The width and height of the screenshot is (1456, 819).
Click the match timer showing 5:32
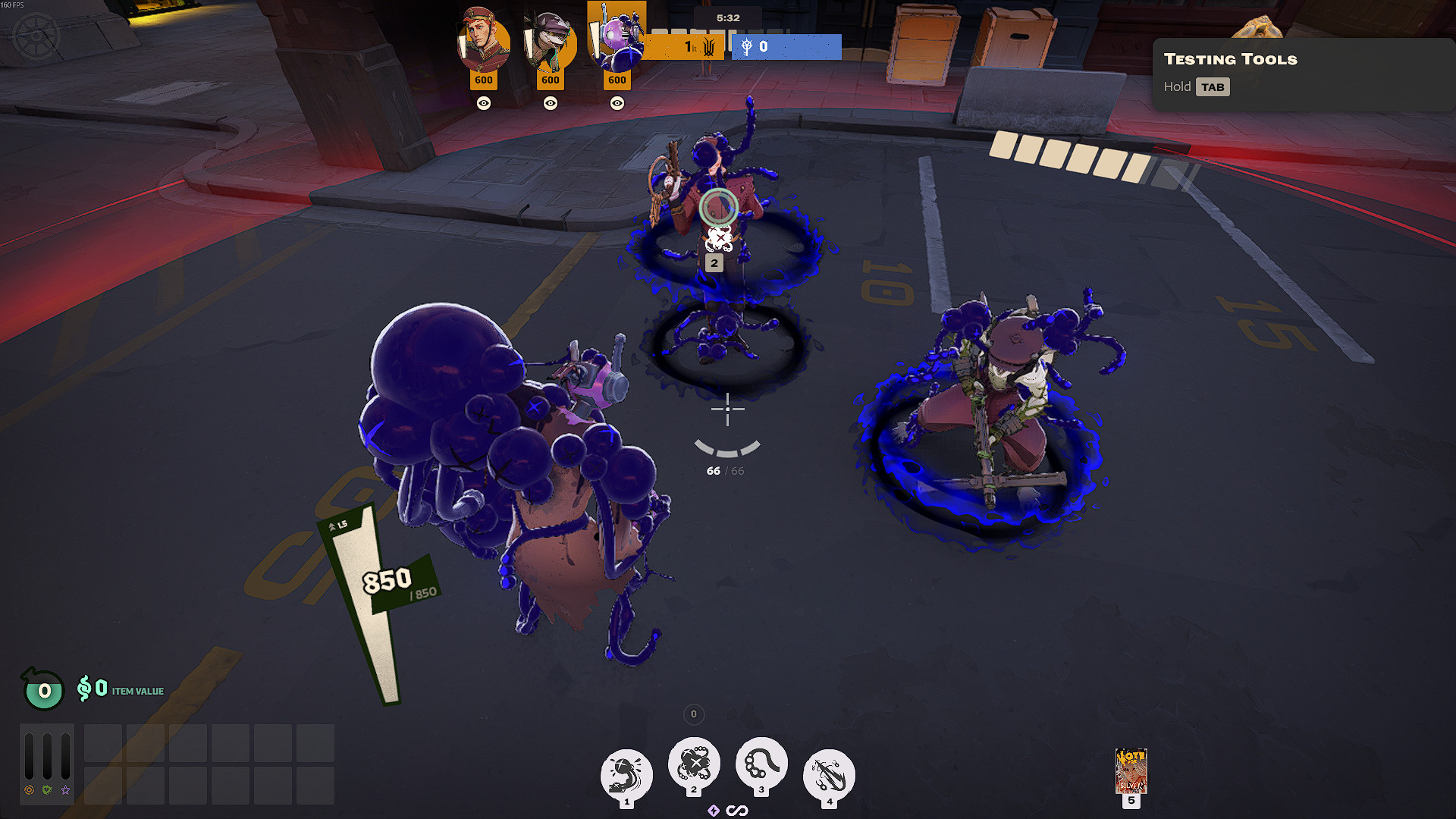(728, 17)
